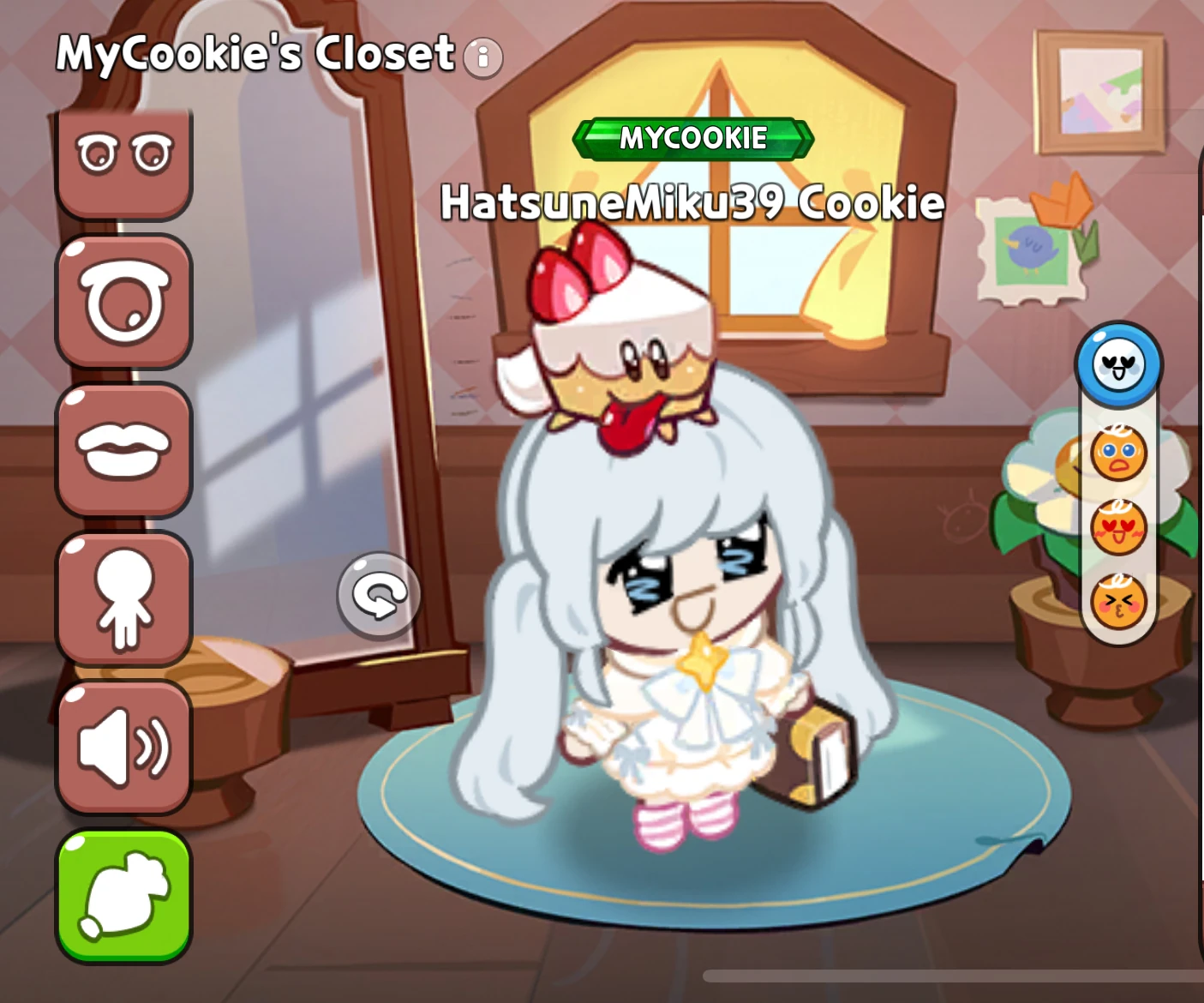
Task: Toggle the mirror rotation view
Action: click(x=380, y=594)
